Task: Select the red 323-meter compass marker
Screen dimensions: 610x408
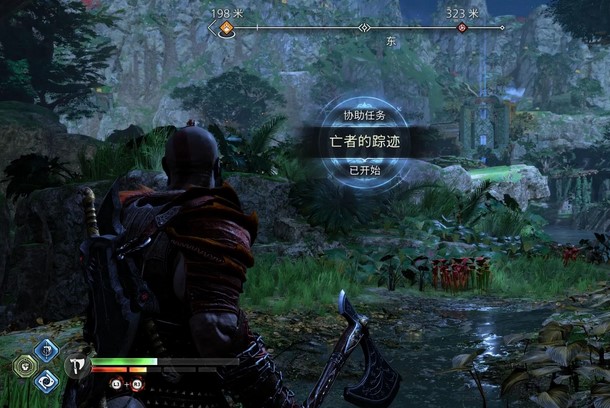Action: click(461, 28)
